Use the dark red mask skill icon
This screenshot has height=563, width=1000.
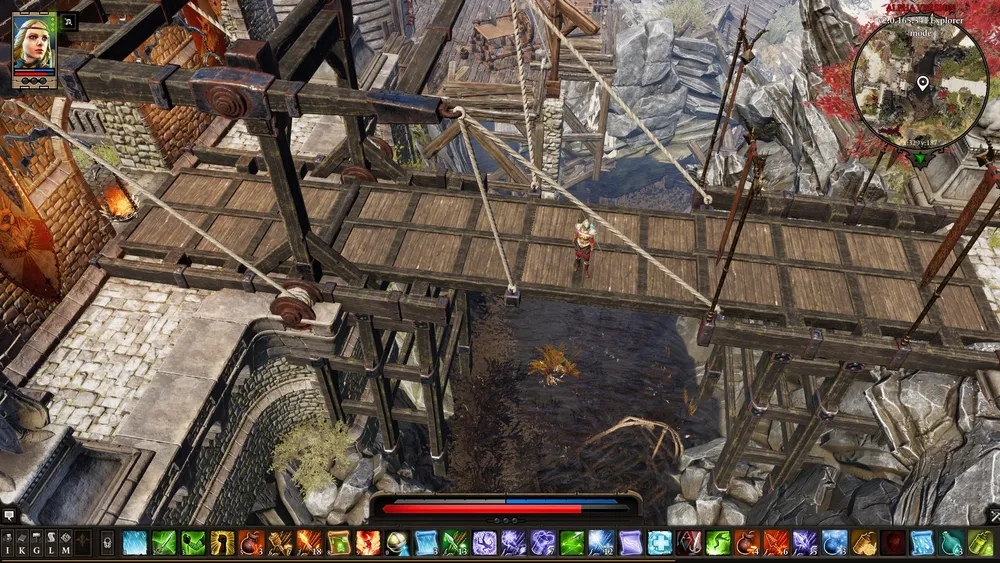(688, 543)
